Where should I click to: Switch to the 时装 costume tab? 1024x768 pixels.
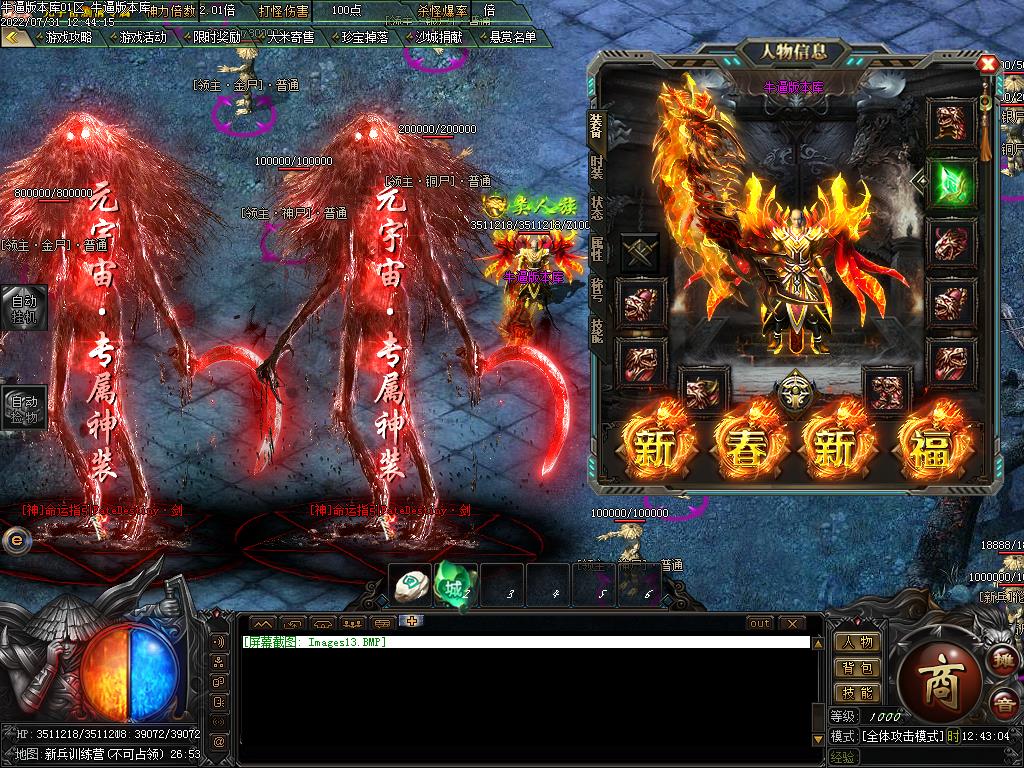[x=597, y=166]
